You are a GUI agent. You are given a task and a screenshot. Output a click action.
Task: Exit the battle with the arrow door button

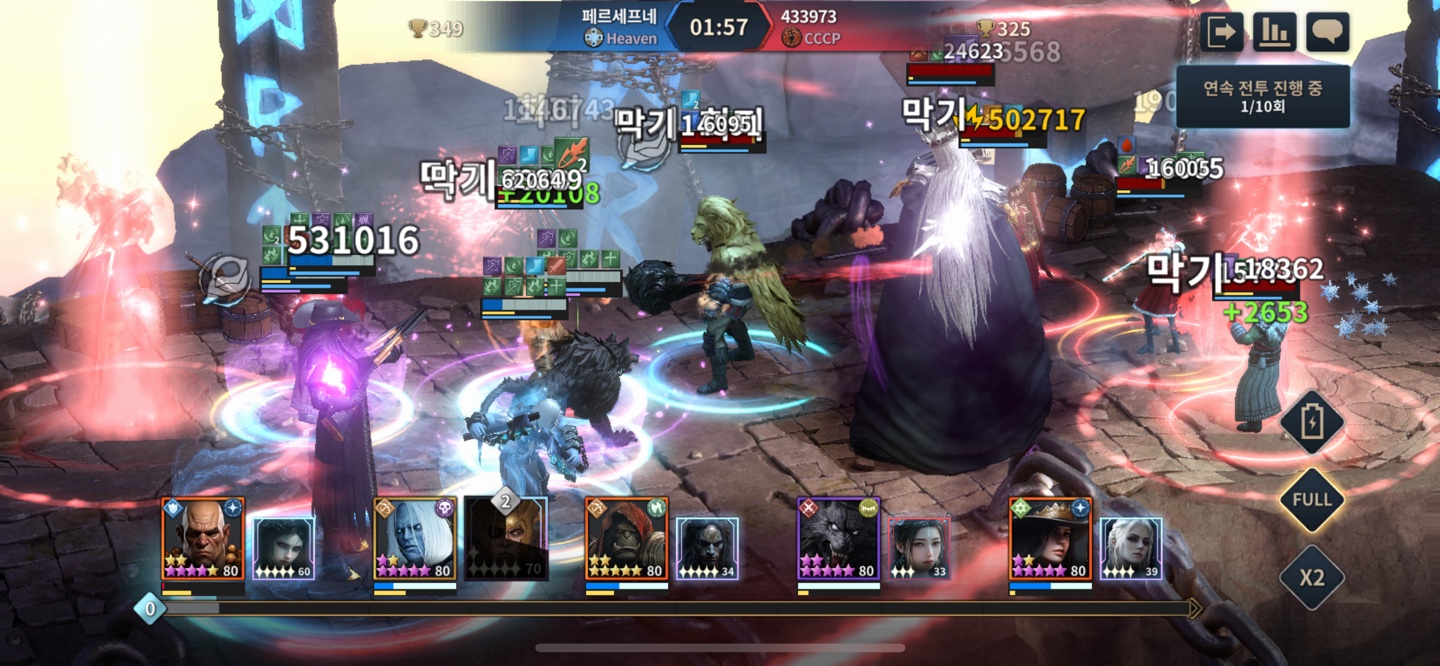coord(1222,32)
